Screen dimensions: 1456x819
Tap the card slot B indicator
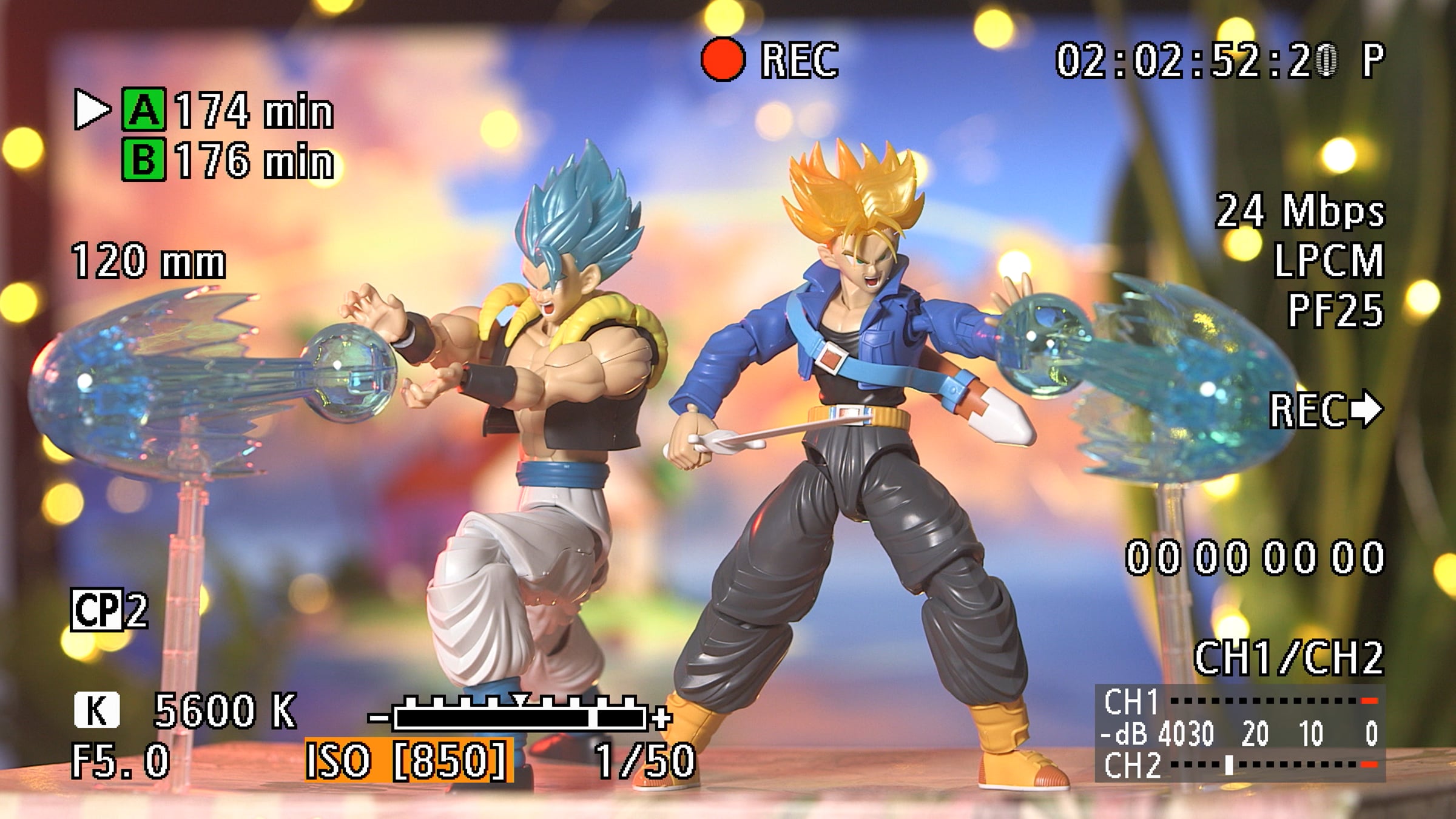pyautogui.click(x=143, y=160)
